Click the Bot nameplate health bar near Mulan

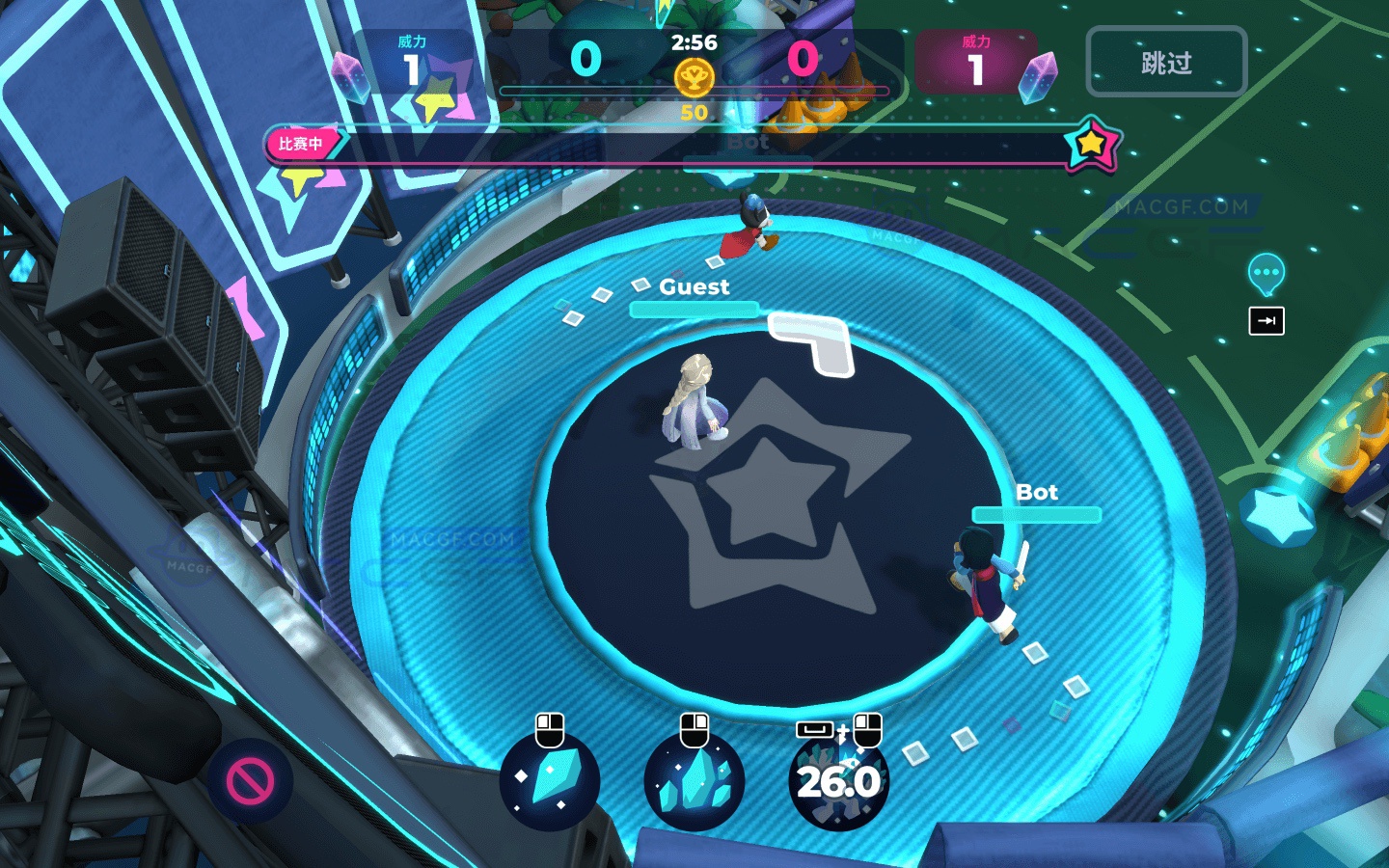1037,515
